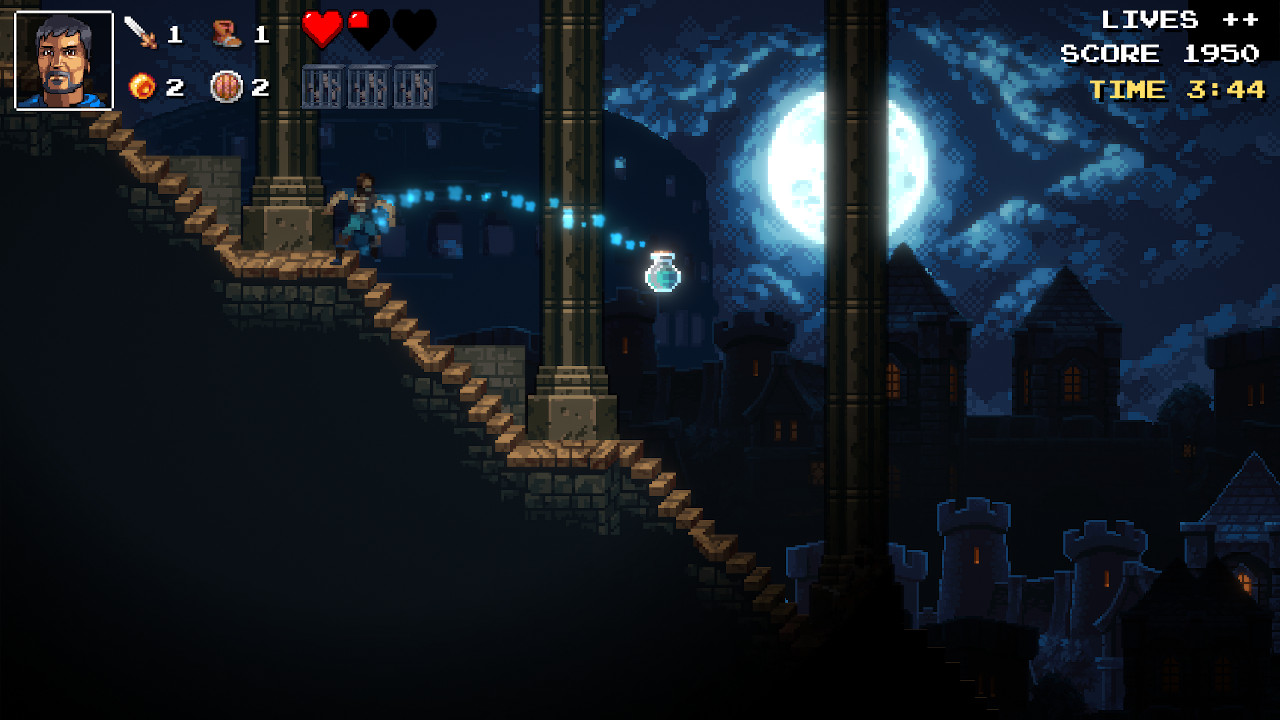Click the shield item icon
The height and width of the screenshot is (720, 1280).
(228, 84)
